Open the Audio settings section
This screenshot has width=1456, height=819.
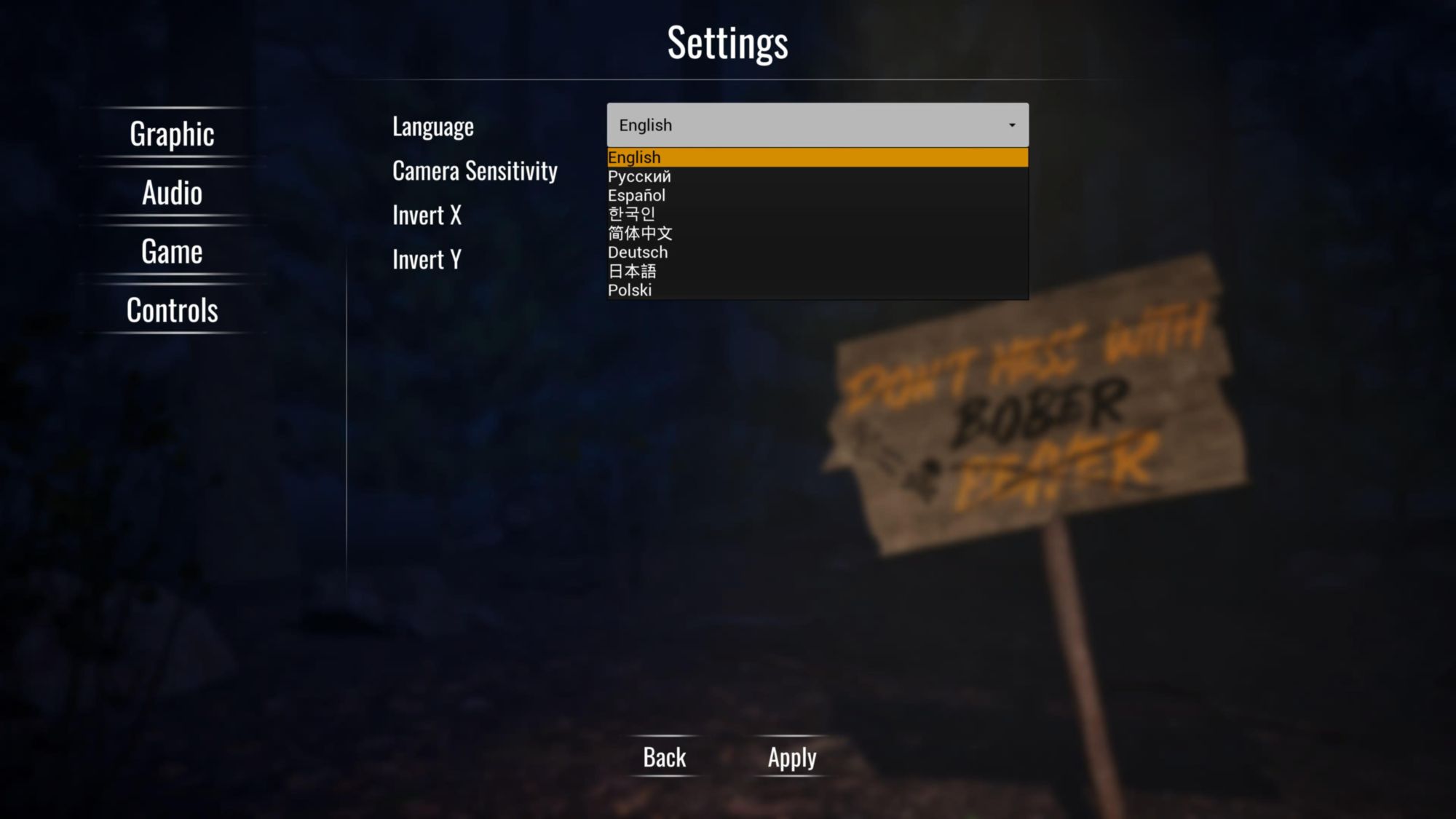tap(172, 193)
